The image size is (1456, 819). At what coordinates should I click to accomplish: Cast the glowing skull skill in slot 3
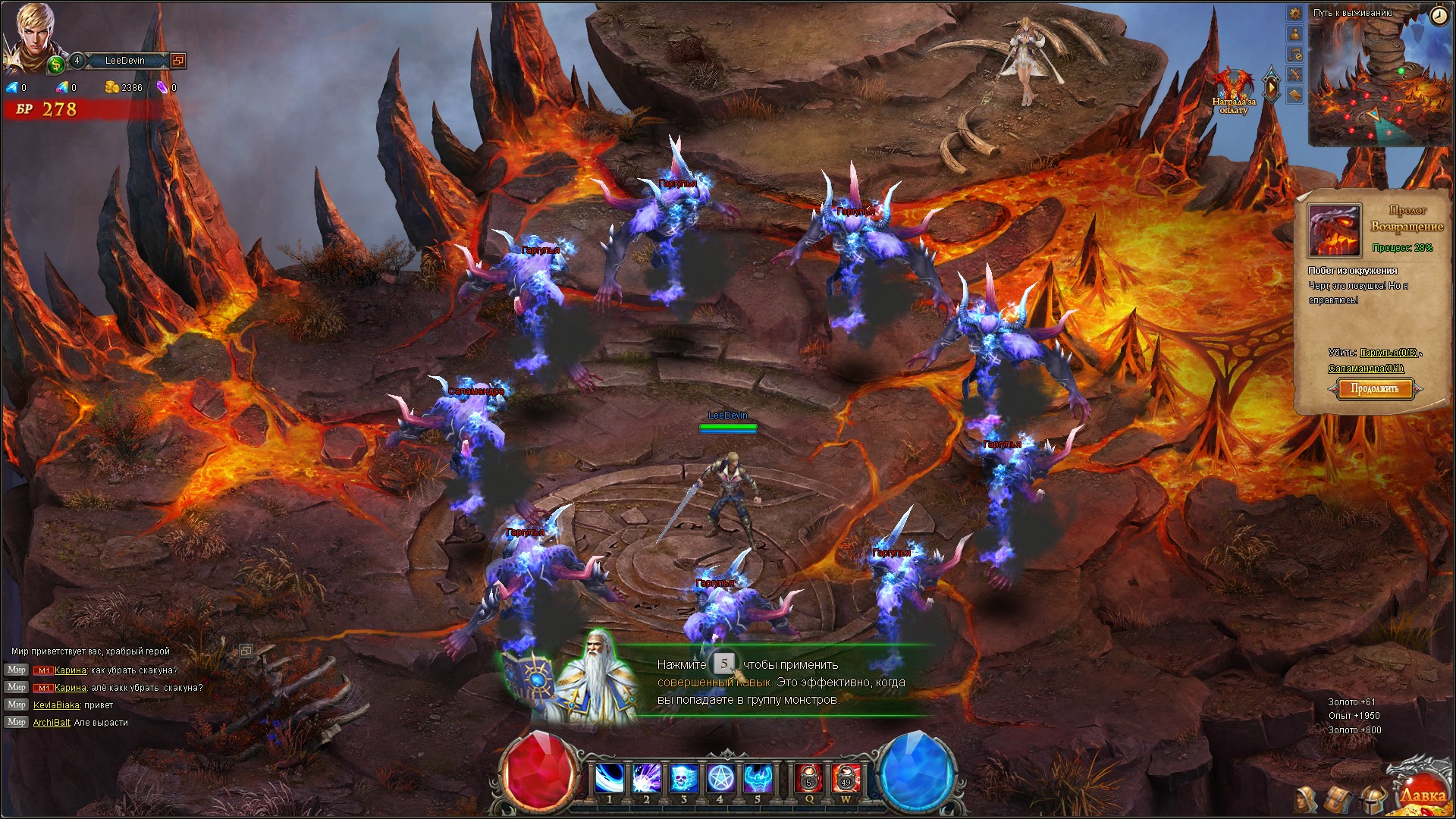[683, 779]
